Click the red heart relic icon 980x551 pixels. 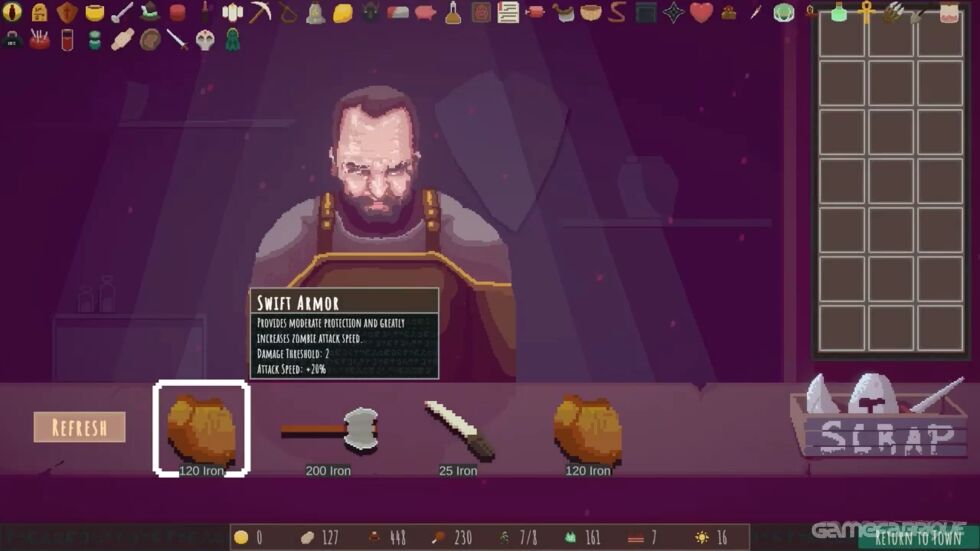(701, 13)
